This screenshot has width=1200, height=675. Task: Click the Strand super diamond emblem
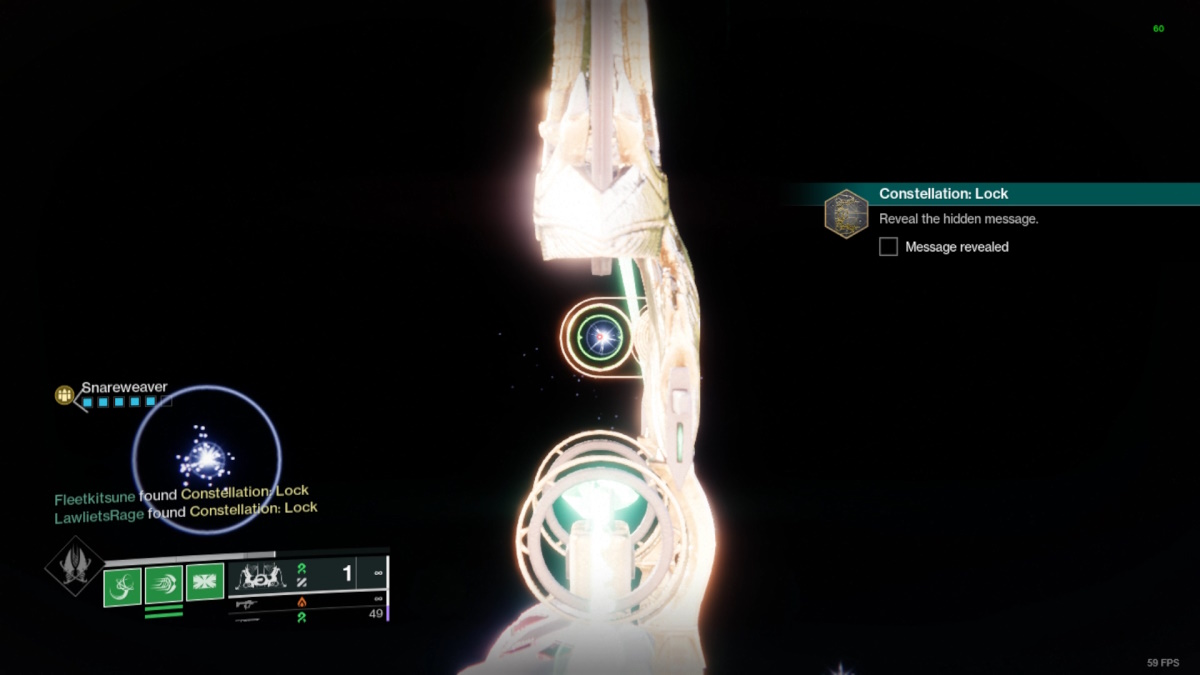pyautogui.click(x=75, y=566)
